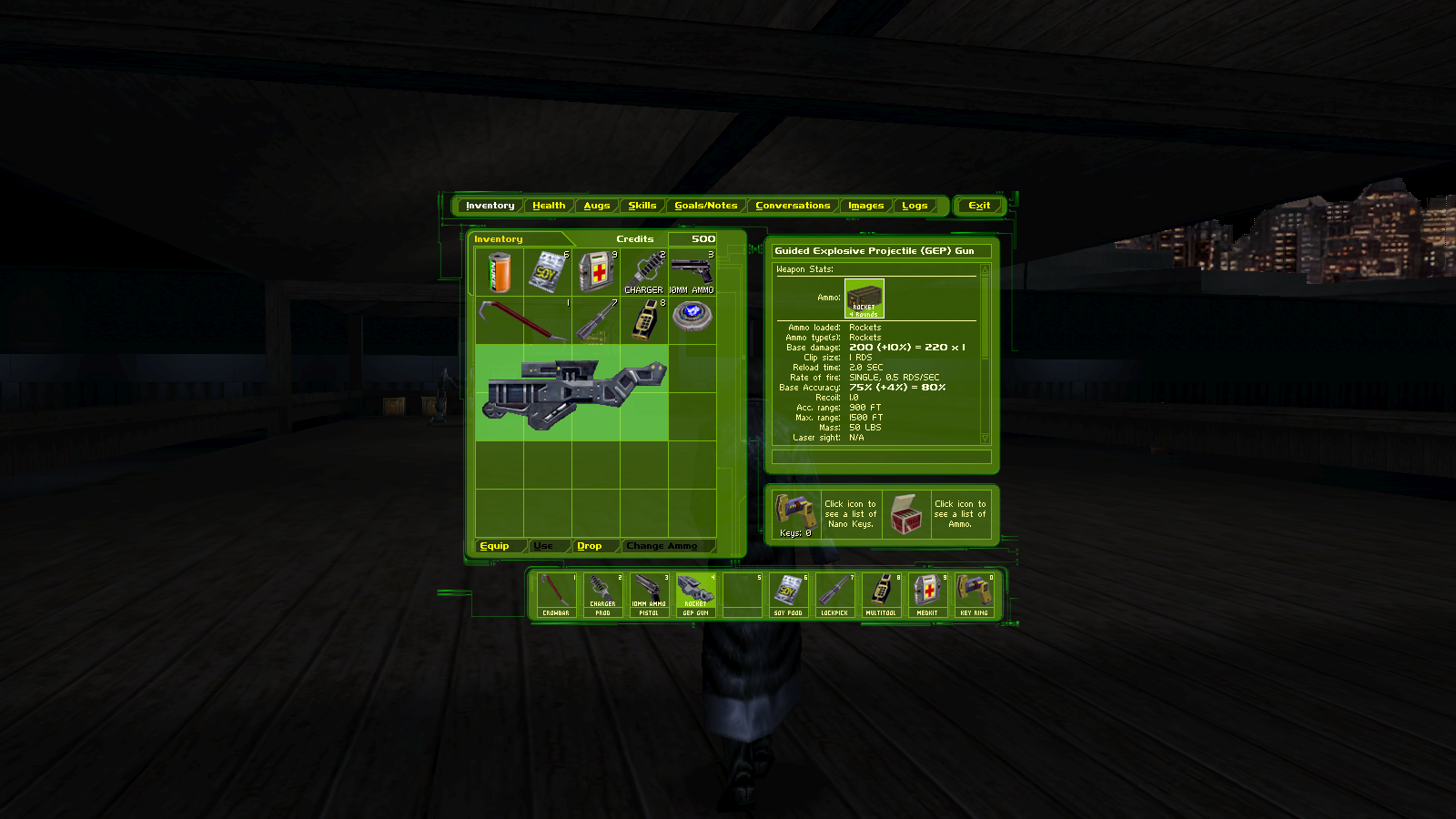Viewport: 1456px width, 819px height.
Task: Exit the inventory screen
Action: (x=979, y=206)
